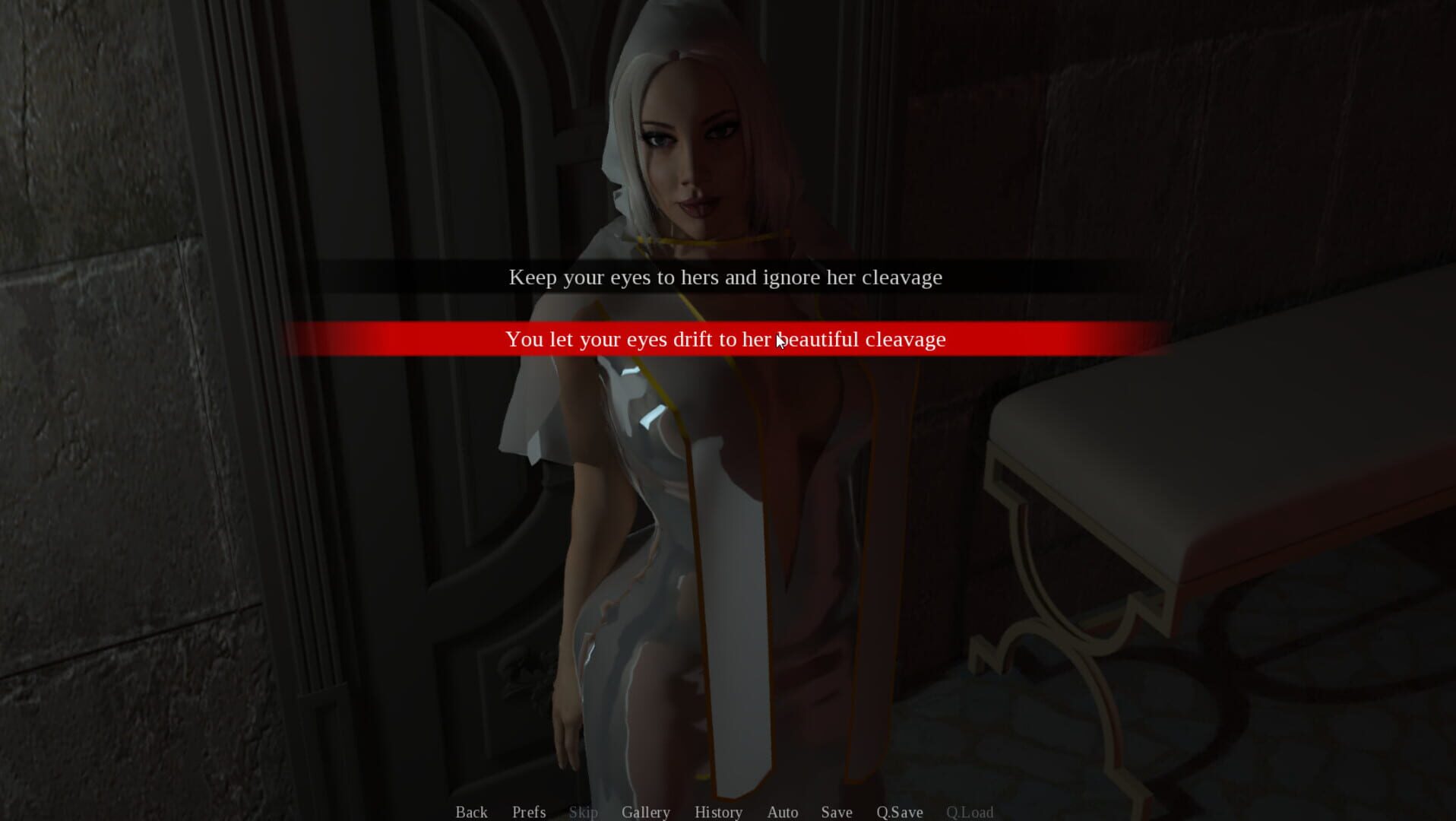Screen dimensions: 1456x821
Task: Open saved games with the Save link
Action: [x=836, y=812]
